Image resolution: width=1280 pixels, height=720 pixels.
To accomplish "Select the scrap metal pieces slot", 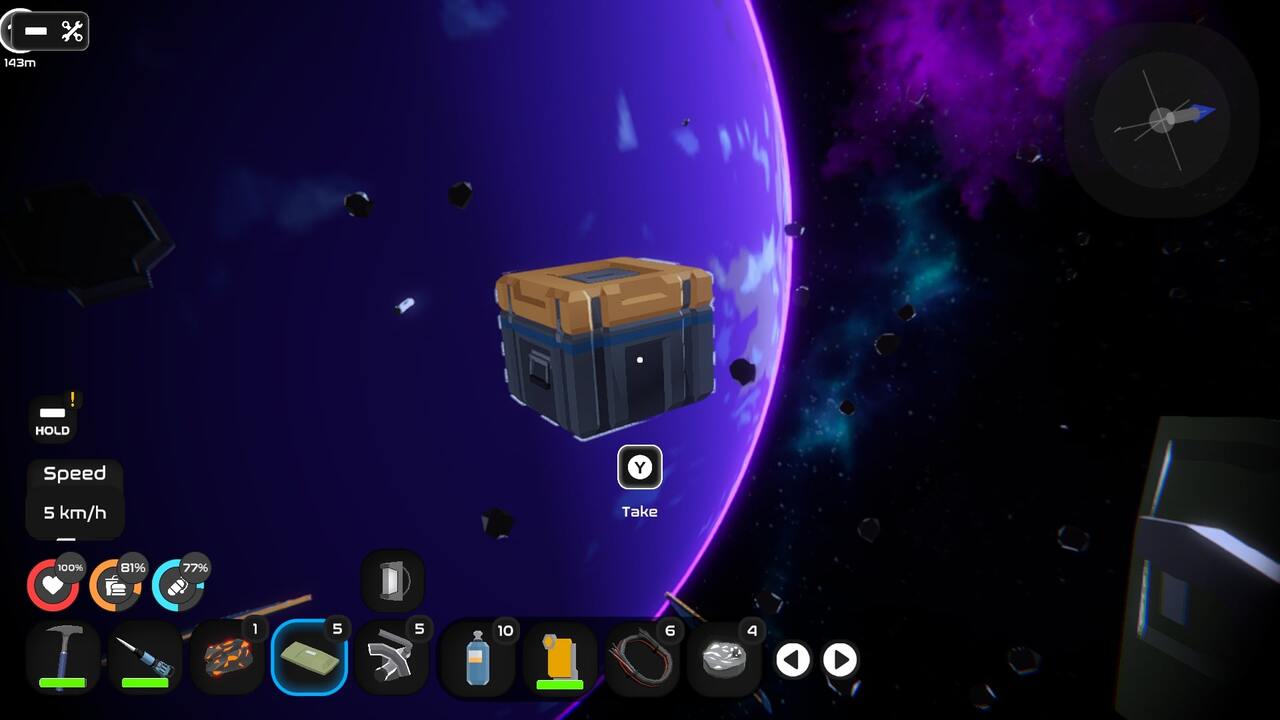I will pyautogui.click(x=394, y=655).
